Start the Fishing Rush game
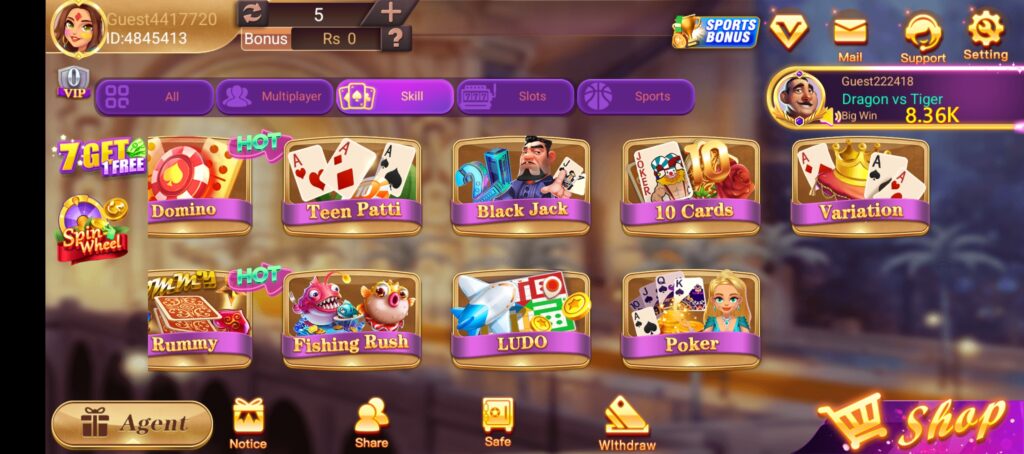 click(351, 316)
